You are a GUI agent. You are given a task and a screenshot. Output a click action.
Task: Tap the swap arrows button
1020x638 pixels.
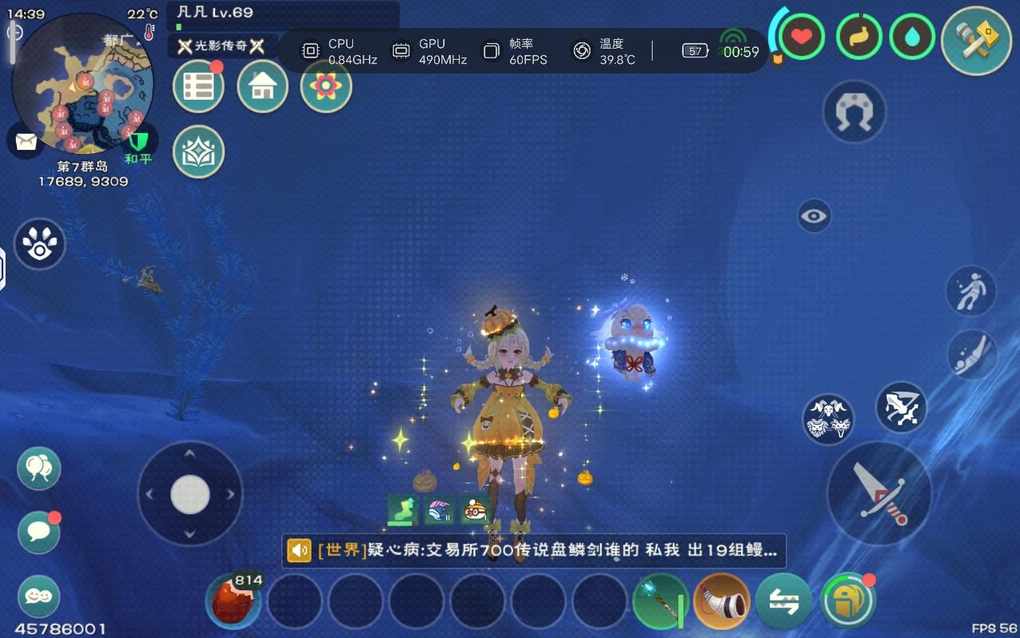pos(783,601)
